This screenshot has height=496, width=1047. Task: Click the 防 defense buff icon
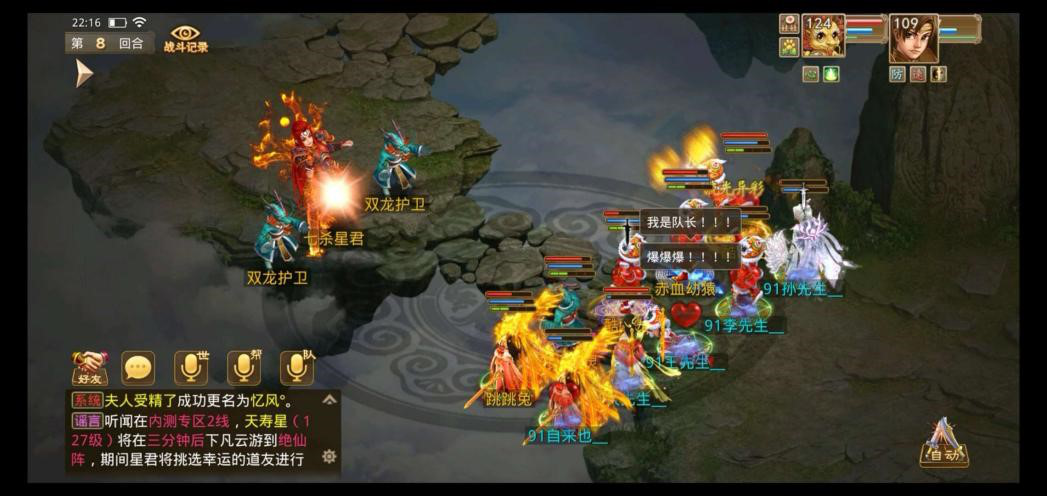pyautogui.click(x=898, y=74)
